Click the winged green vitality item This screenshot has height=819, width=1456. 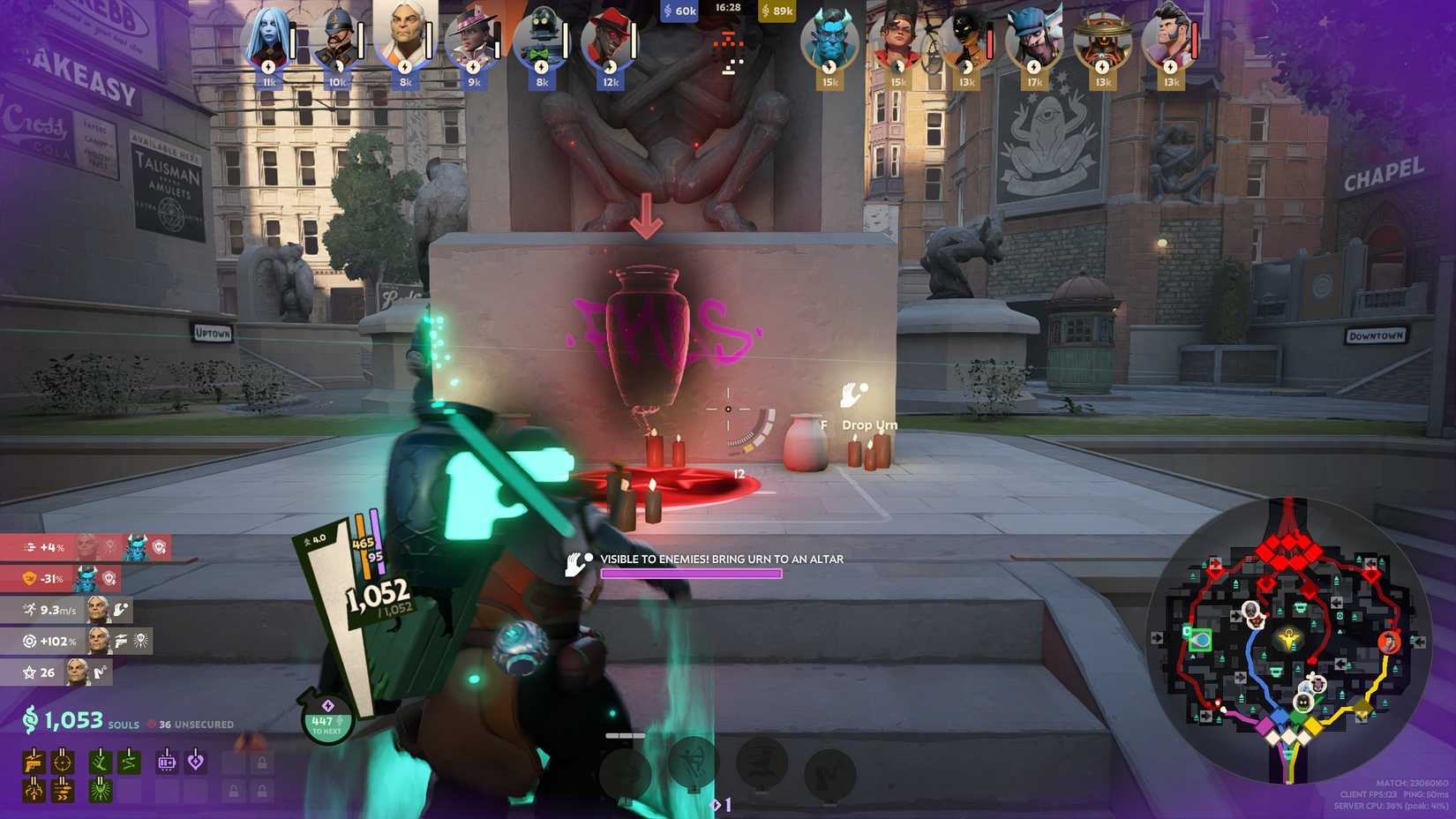click(x=100, y=791)
